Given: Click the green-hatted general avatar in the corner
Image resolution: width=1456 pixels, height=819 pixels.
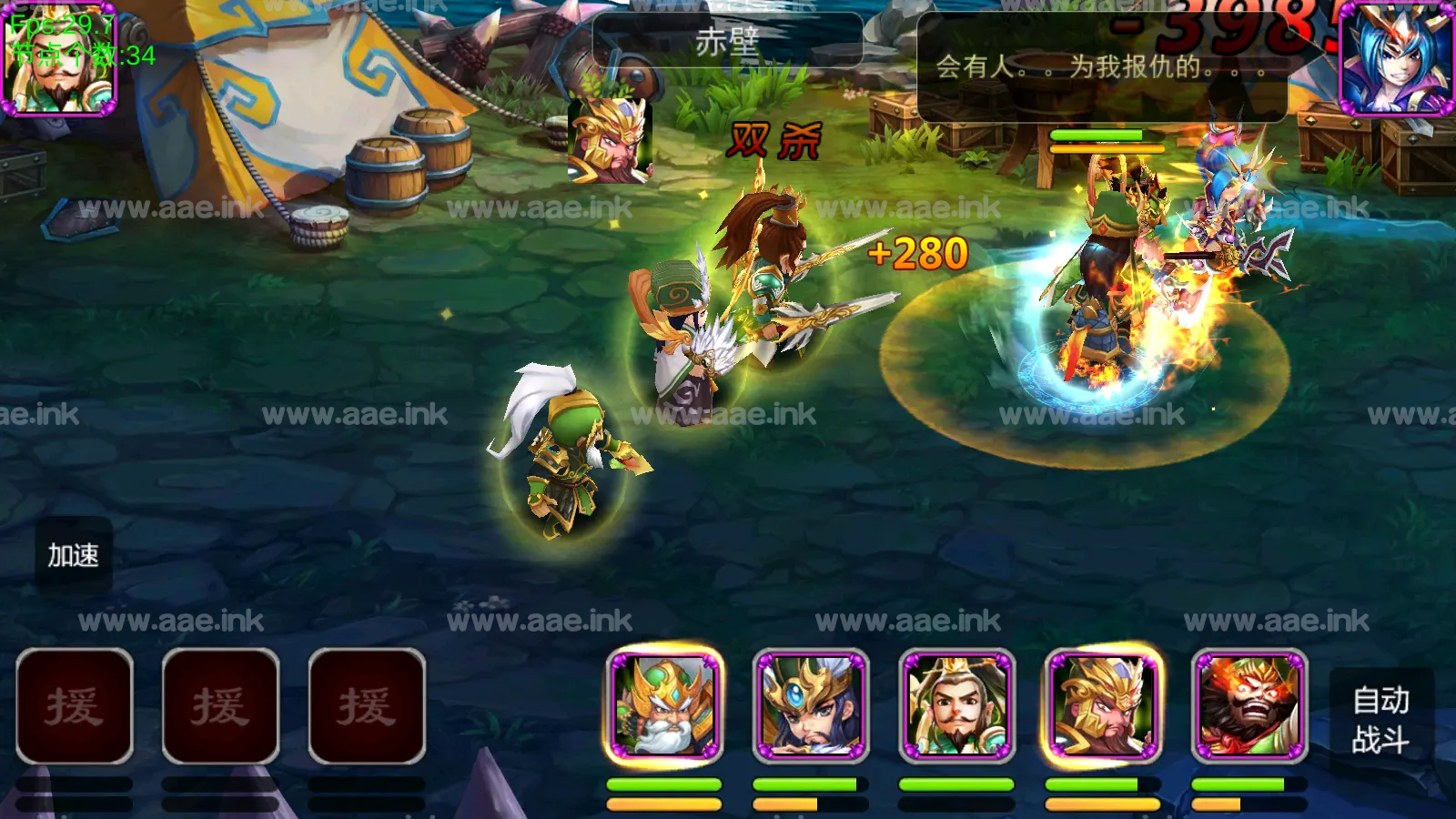Looking at the screenshot, I should click(60, 60).
